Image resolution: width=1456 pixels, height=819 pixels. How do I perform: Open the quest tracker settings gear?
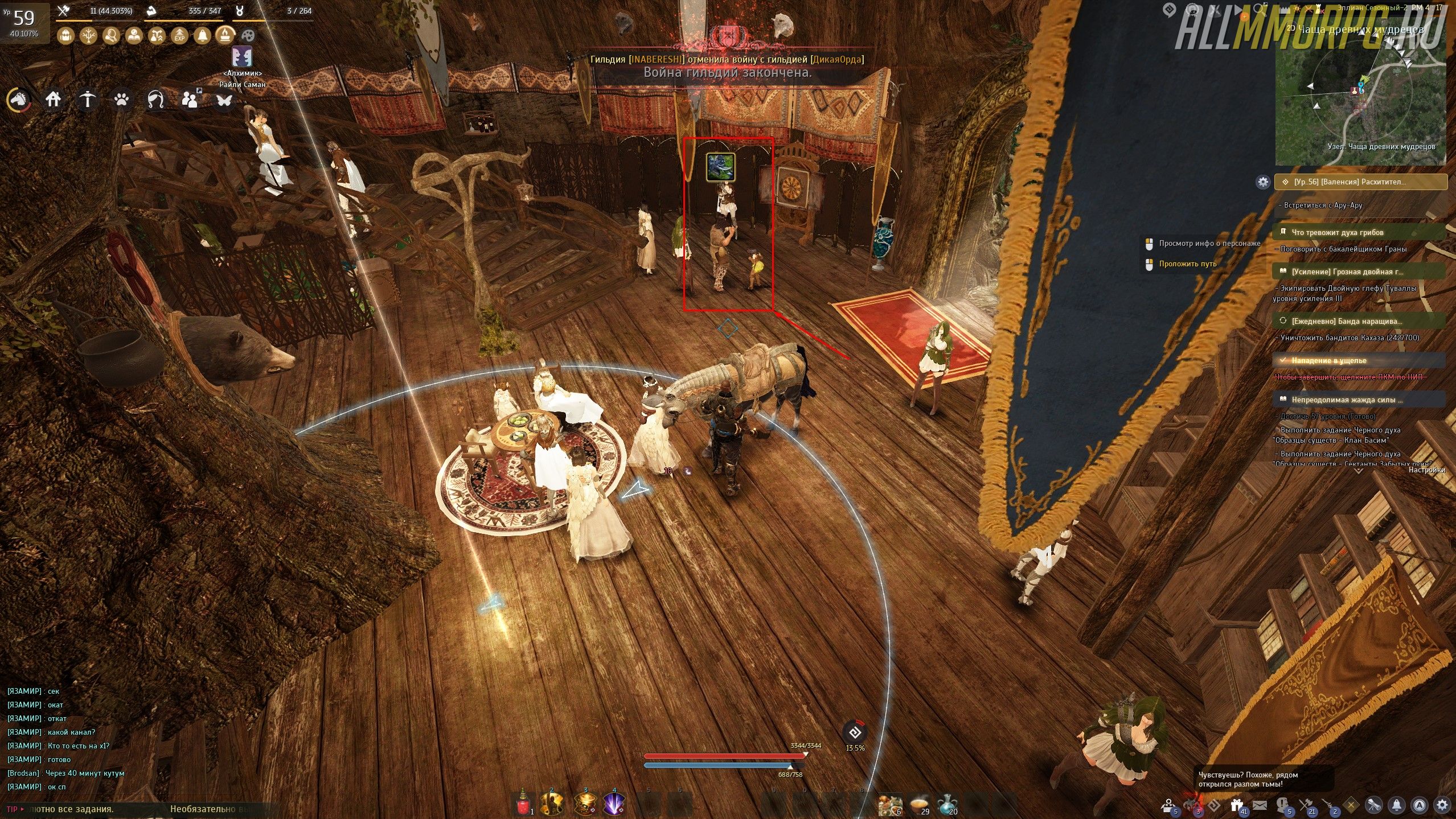(x=1263, y=182)
